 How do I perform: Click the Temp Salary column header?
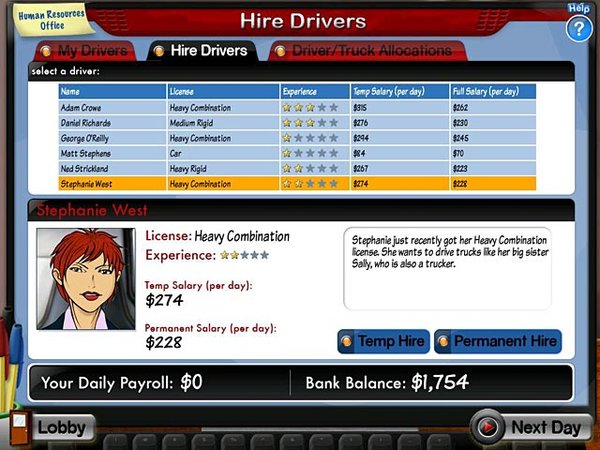tap(399, 91)
